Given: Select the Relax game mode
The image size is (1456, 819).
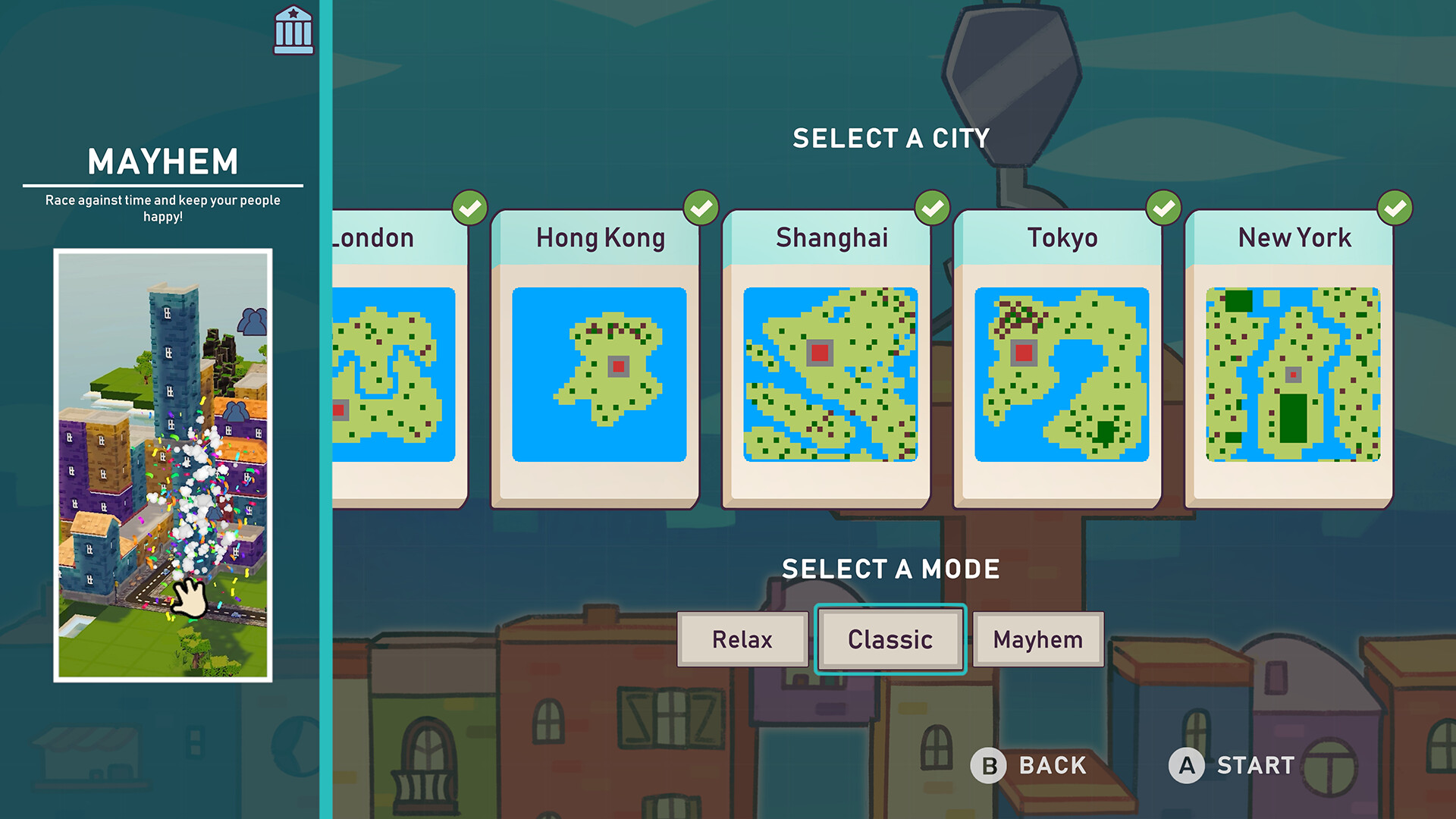Looking at the screenshot, I should click(x=742, y=639).
